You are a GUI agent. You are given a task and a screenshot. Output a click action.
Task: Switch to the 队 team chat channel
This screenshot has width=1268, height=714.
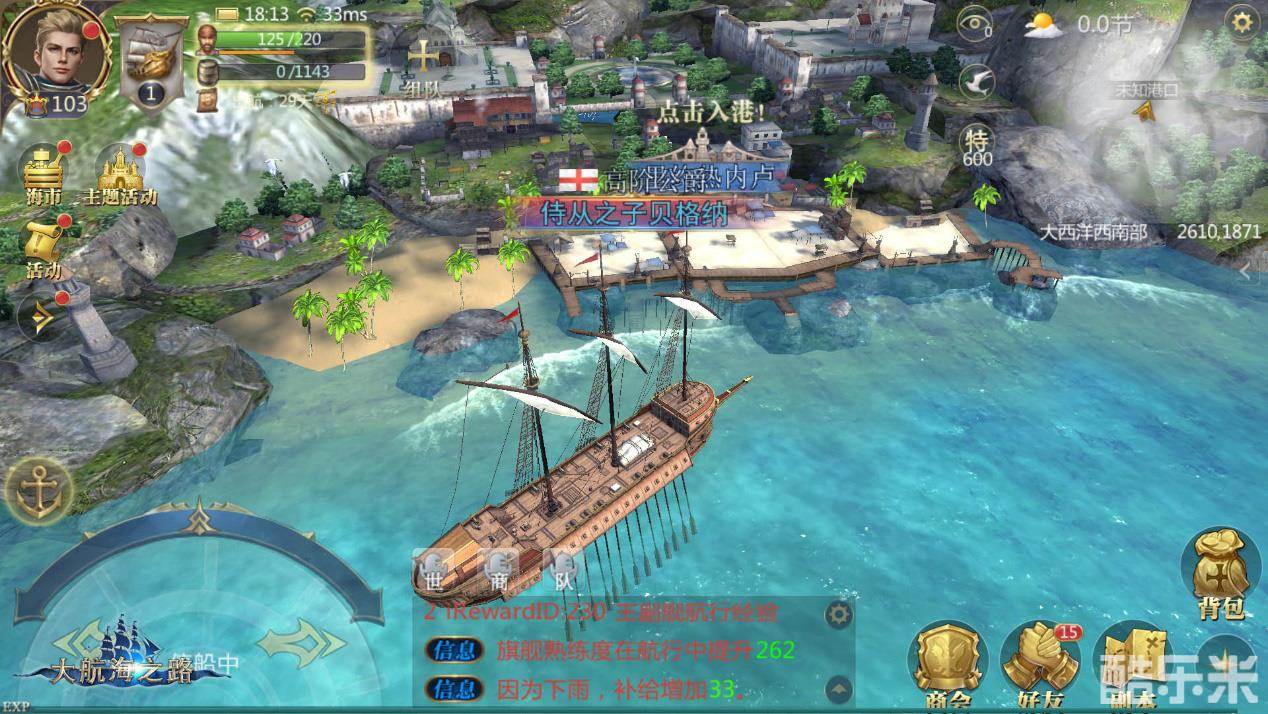(563, 572)
